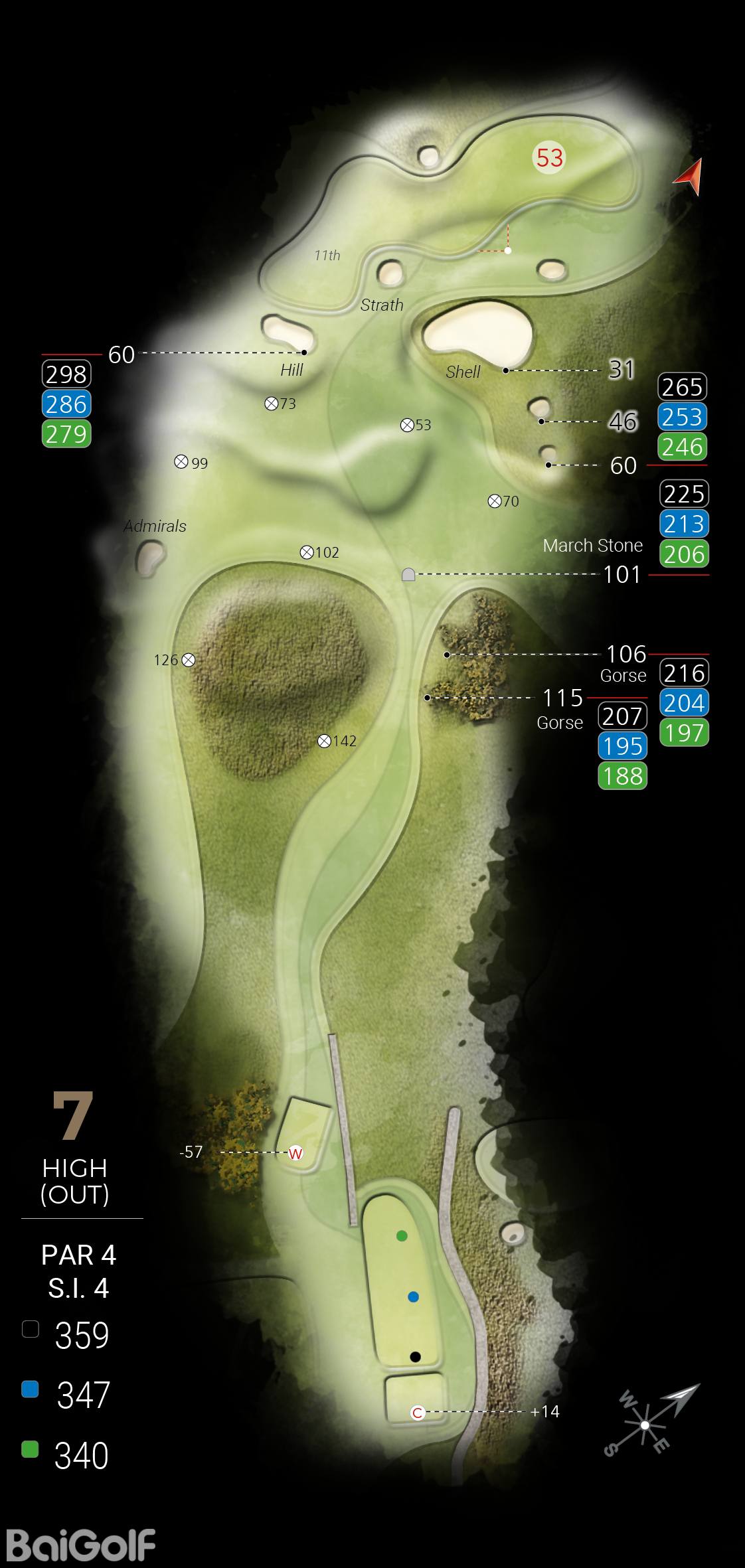This screenshot has height=1568, width=745.
Task: Select the 359 tee legend entry
Action: click(66, 1334)
